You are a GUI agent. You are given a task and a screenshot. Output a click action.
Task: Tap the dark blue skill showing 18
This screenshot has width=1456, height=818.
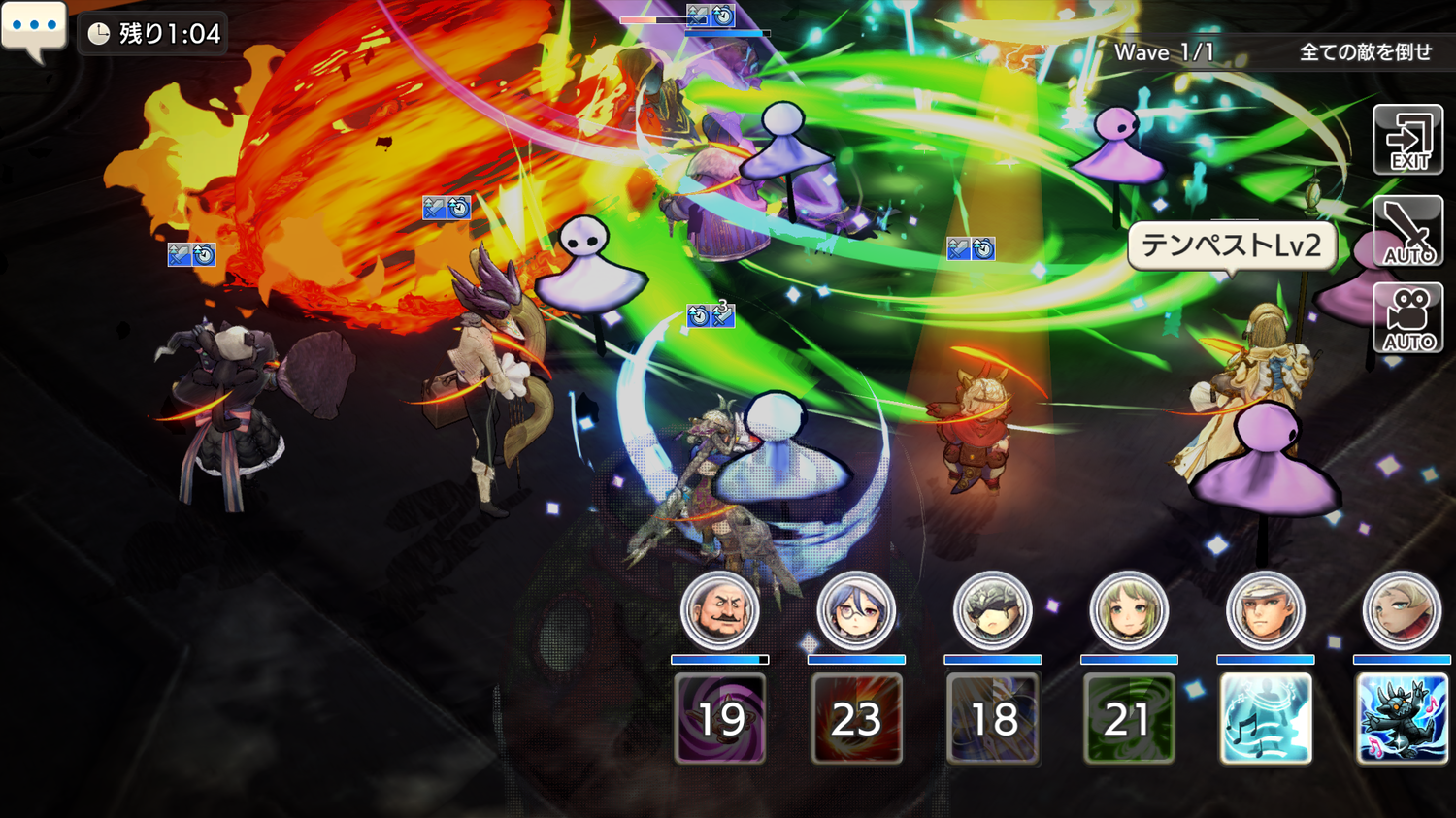[992, 718]
